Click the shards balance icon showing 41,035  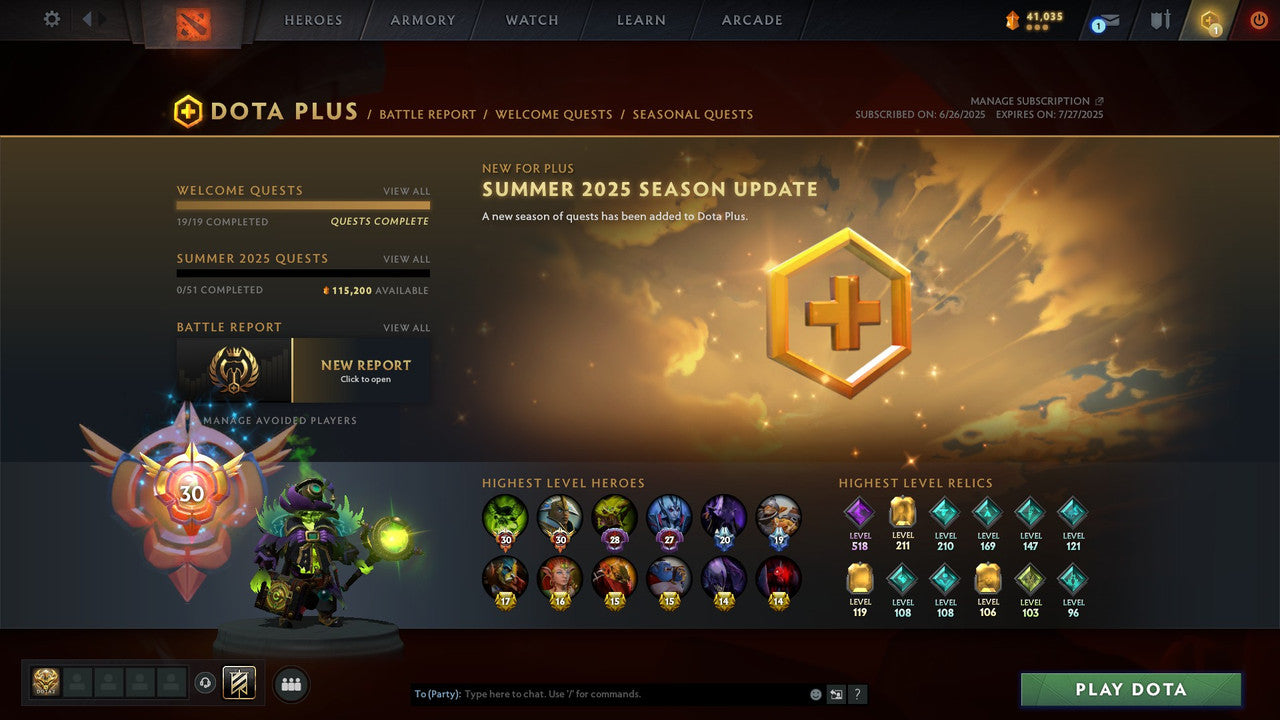click(1012, 17)
